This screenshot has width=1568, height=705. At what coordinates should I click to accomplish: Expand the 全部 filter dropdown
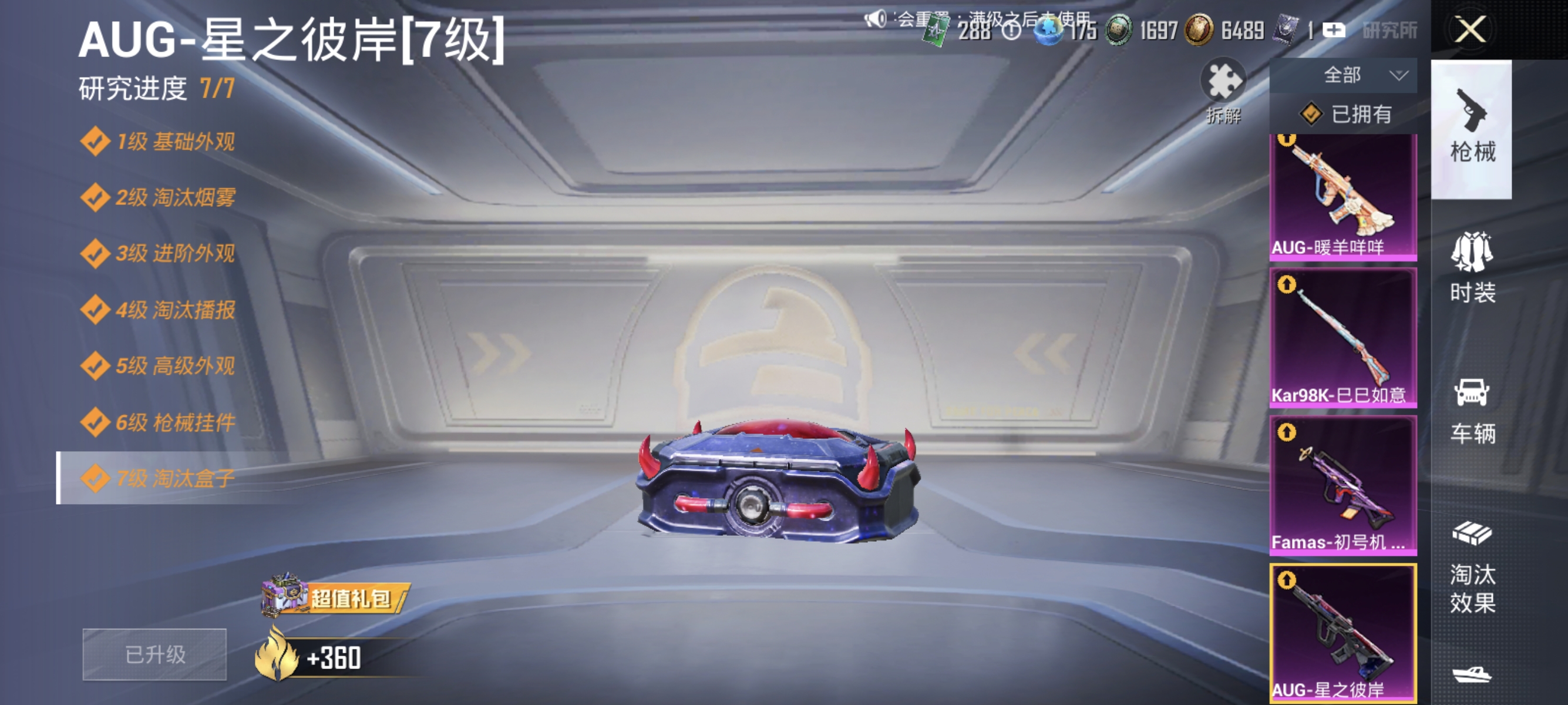pyautogui.click(x=1361, y=74)
